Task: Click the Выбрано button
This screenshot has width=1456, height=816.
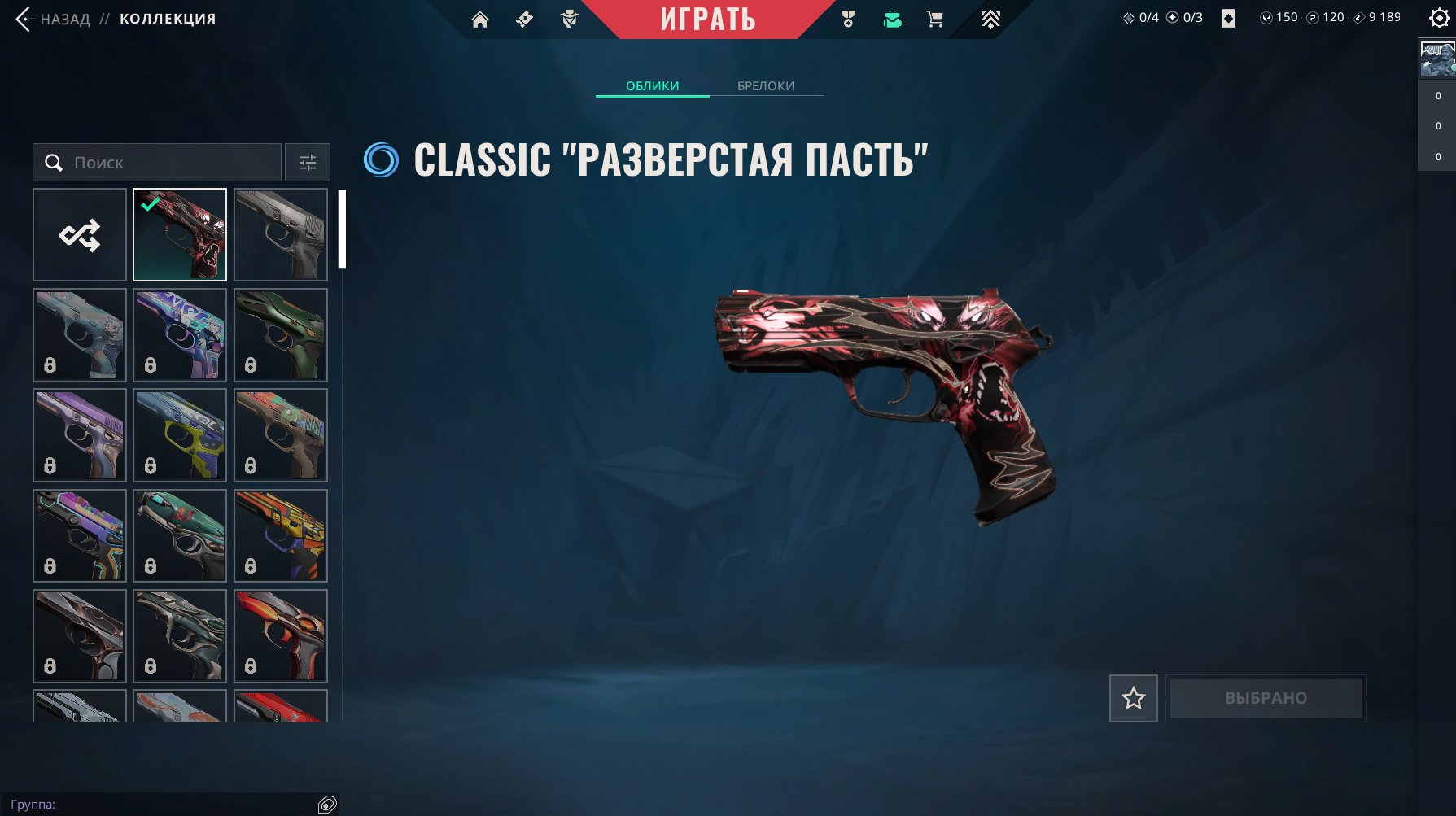Action: [x=1266, y=698]
